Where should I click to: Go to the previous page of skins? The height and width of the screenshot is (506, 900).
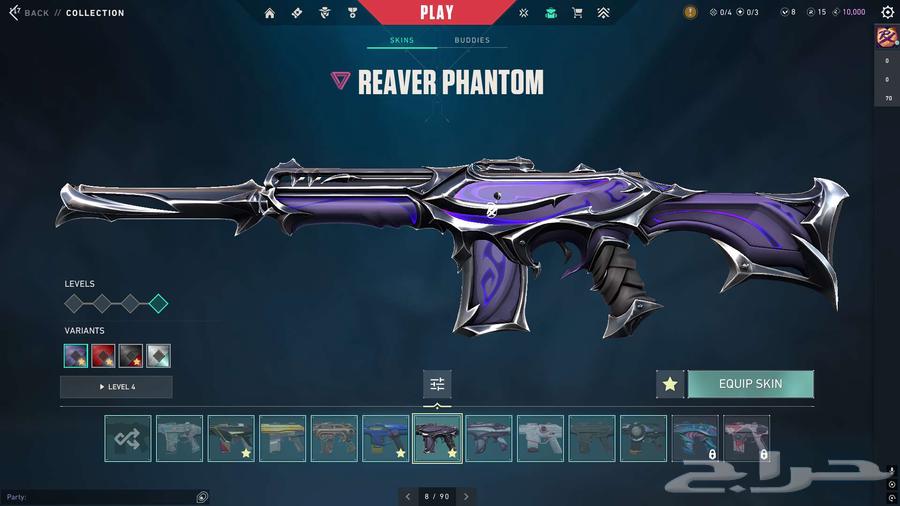[x=407, y=496]
